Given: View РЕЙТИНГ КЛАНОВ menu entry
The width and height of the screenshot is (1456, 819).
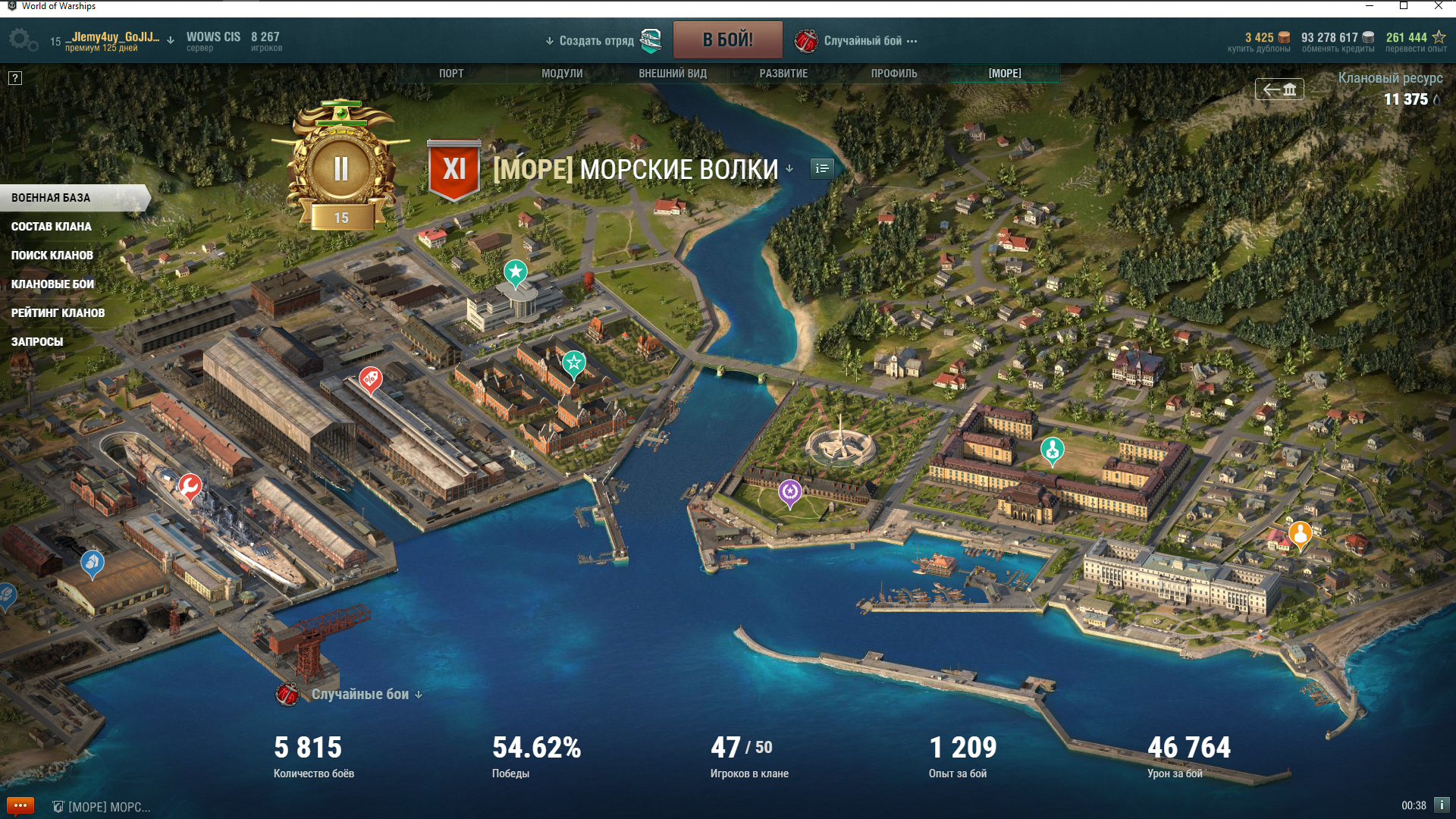Looking at the screenshot, I should (x=58, y=313).
